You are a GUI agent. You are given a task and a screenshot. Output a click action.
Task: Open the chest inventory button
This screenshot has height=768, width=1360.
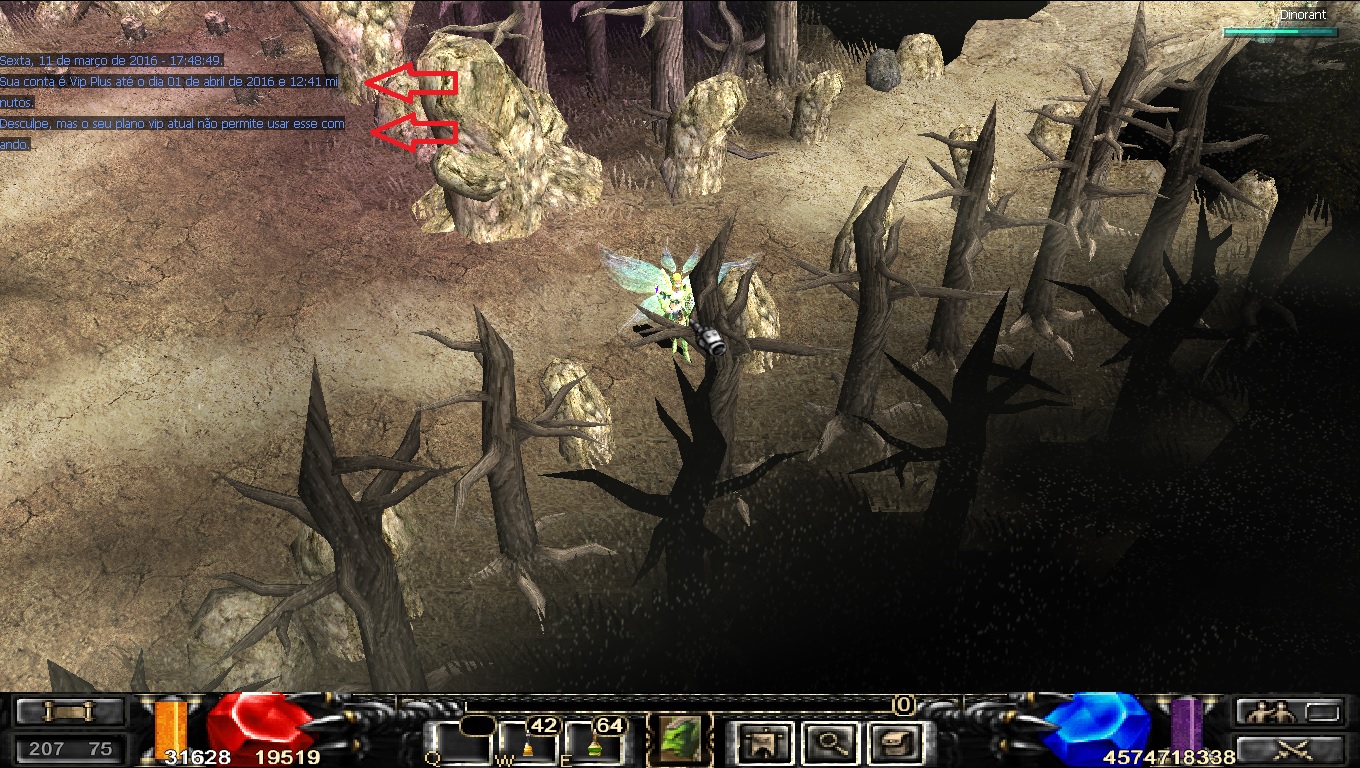[x=891, y=742]
